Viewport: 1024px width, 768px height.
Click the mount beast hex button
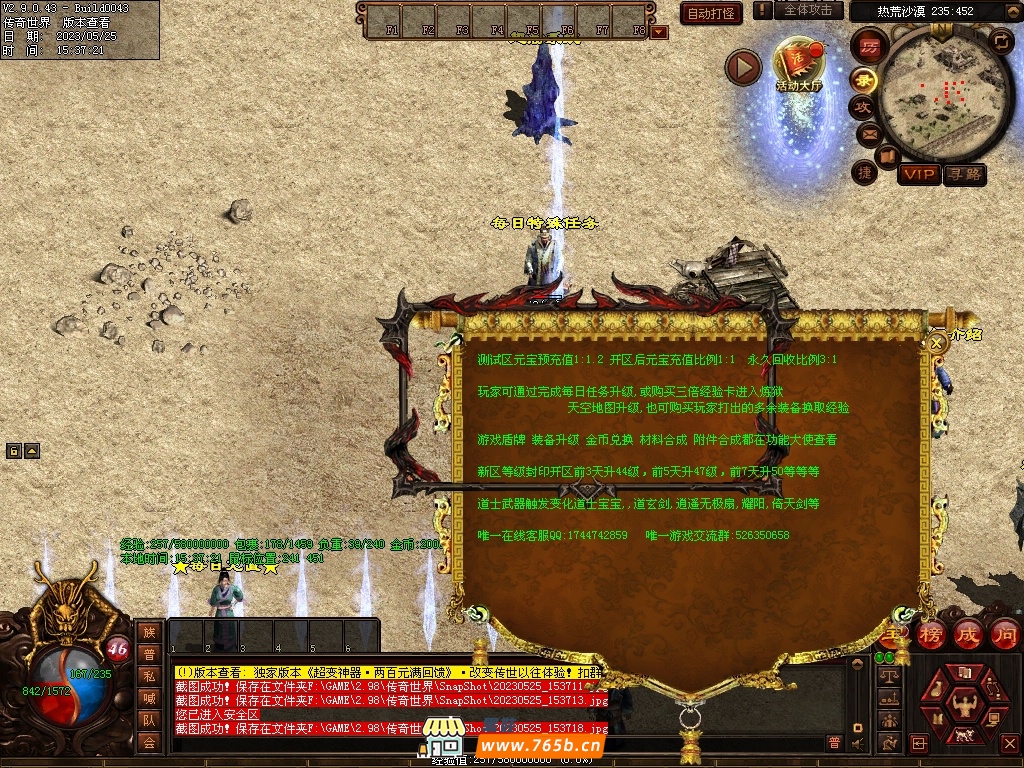(964, 734)
